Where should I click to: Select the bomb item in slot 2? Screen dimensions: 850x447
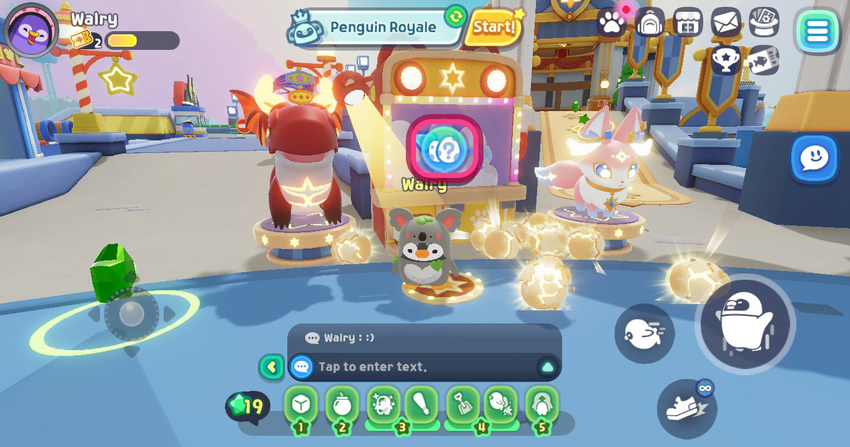(342, 405)
